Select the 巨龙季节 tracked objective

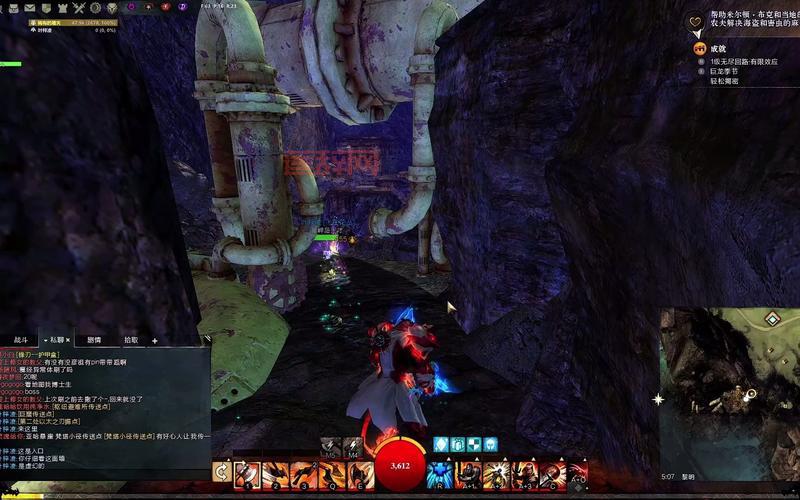[724, 71]
